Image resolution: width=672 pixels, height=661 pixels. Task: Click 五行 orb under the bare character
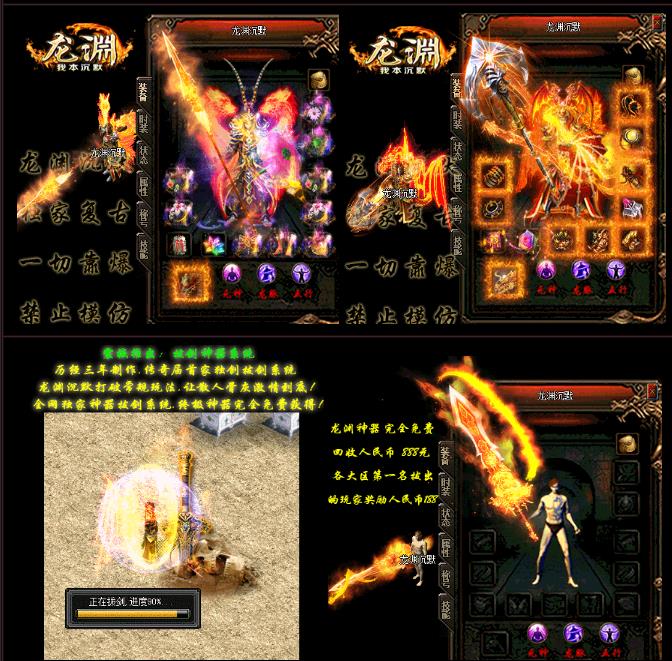609,632
